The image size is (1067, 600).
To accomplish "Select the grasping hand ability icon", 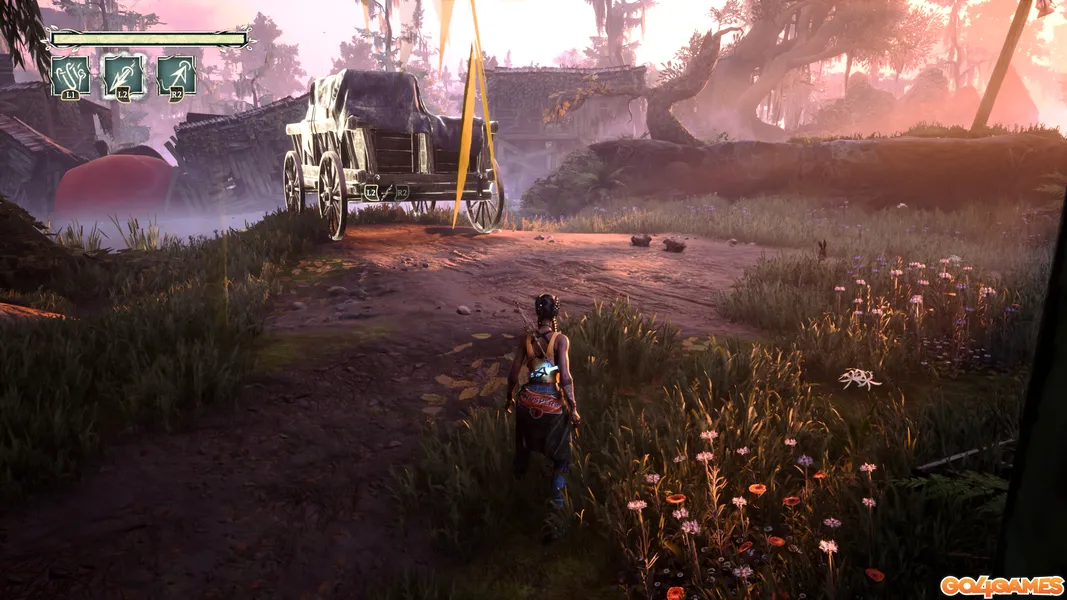I will pyautogui.click(x=70, y=75).
